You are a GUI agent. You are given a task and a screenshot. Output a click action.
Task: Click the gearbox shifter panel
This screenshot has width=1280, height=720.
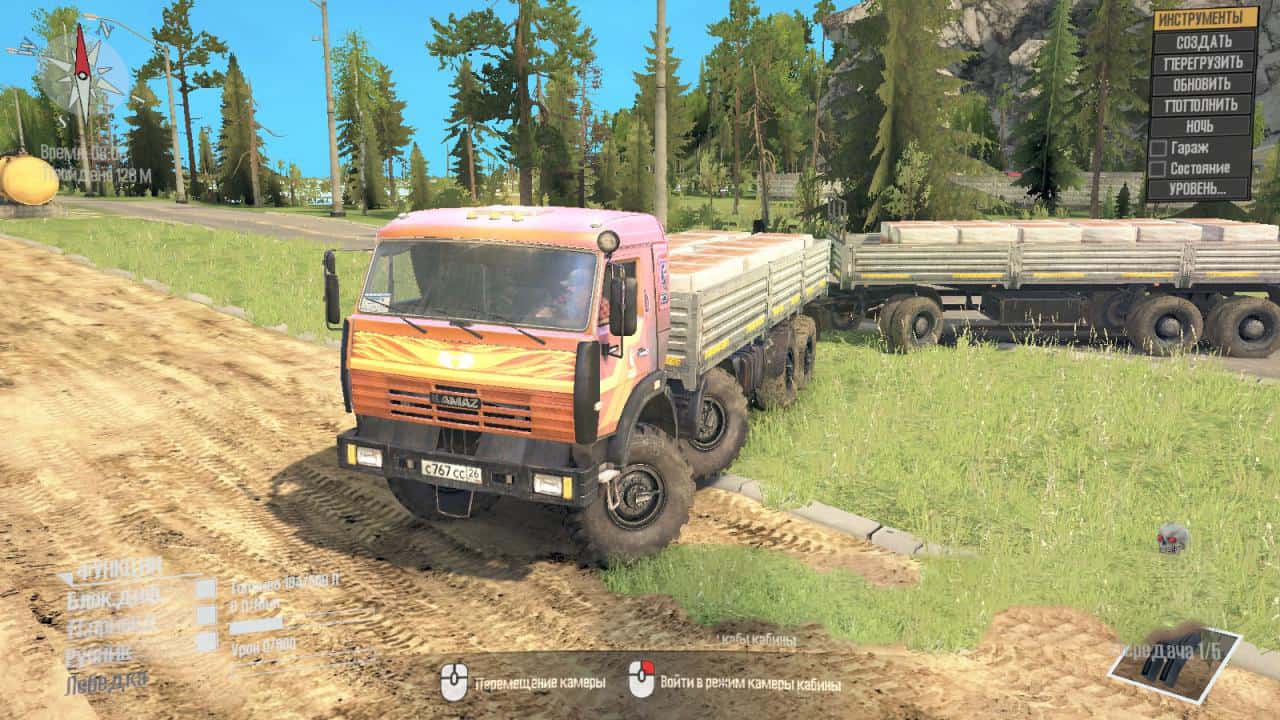(x=1174, y=663)
